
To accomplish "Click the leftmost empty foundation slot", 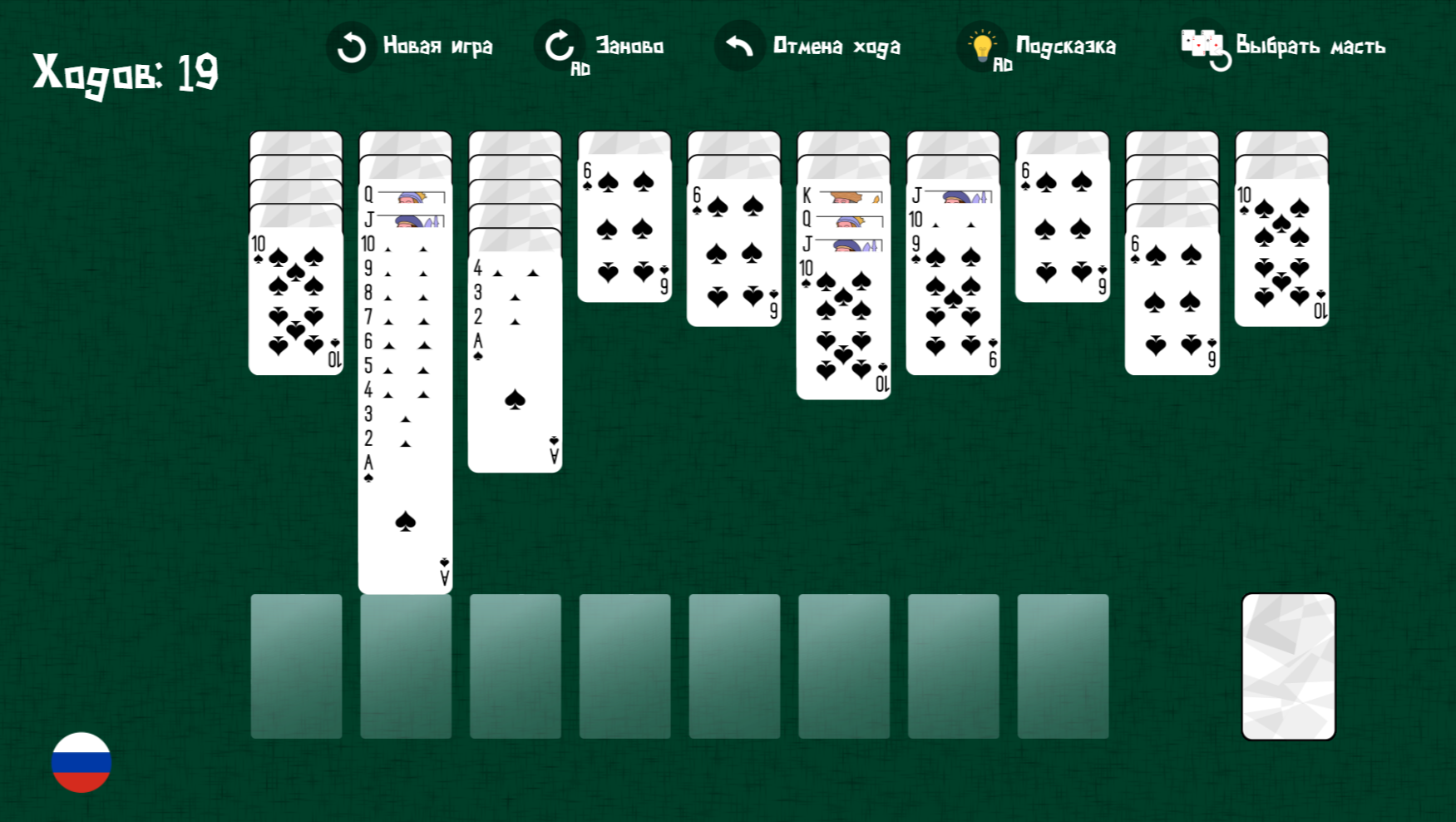I will [295, 666].
